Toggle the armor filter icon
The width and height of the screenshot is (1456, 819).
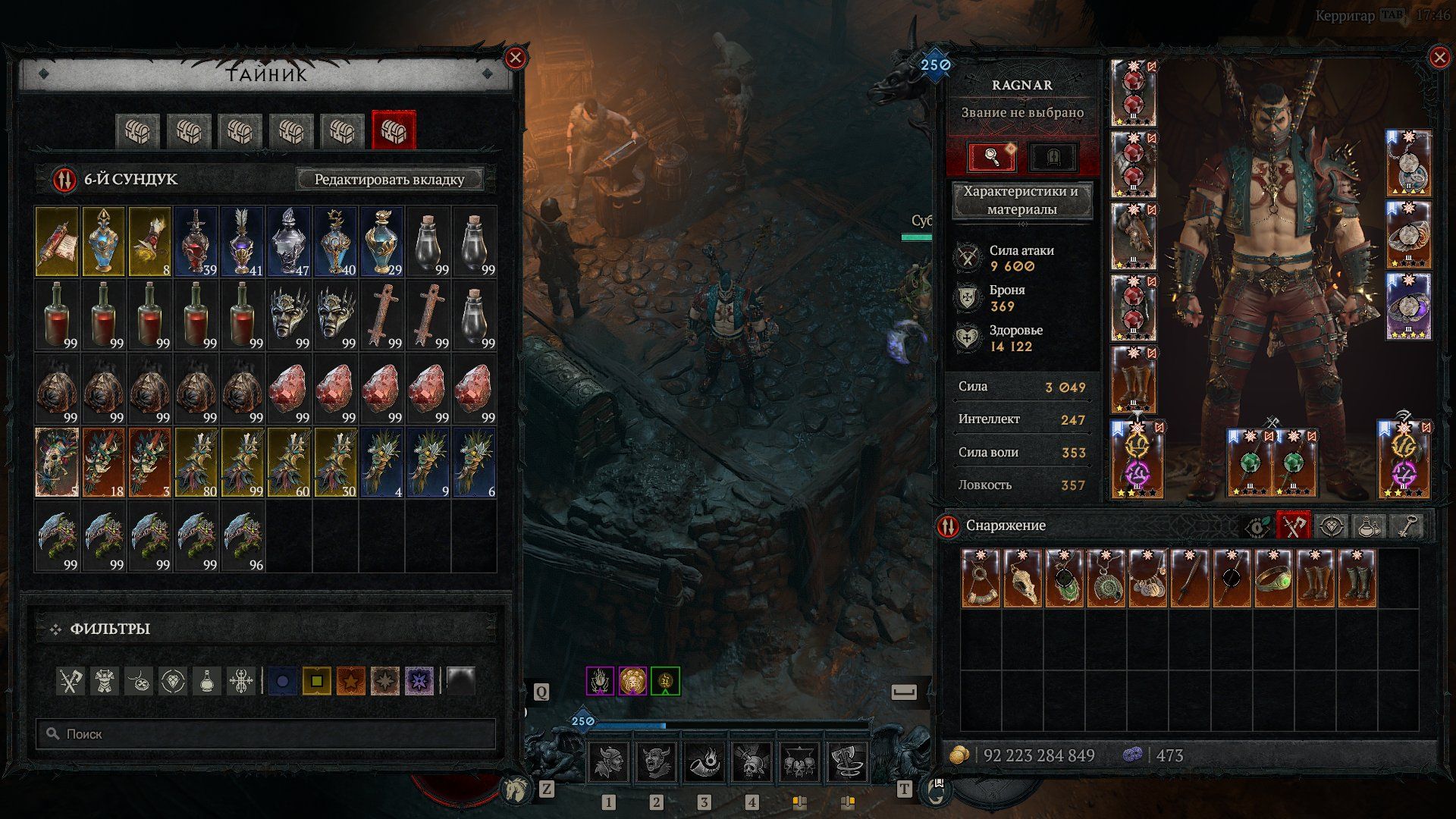[x=105, y=681]
